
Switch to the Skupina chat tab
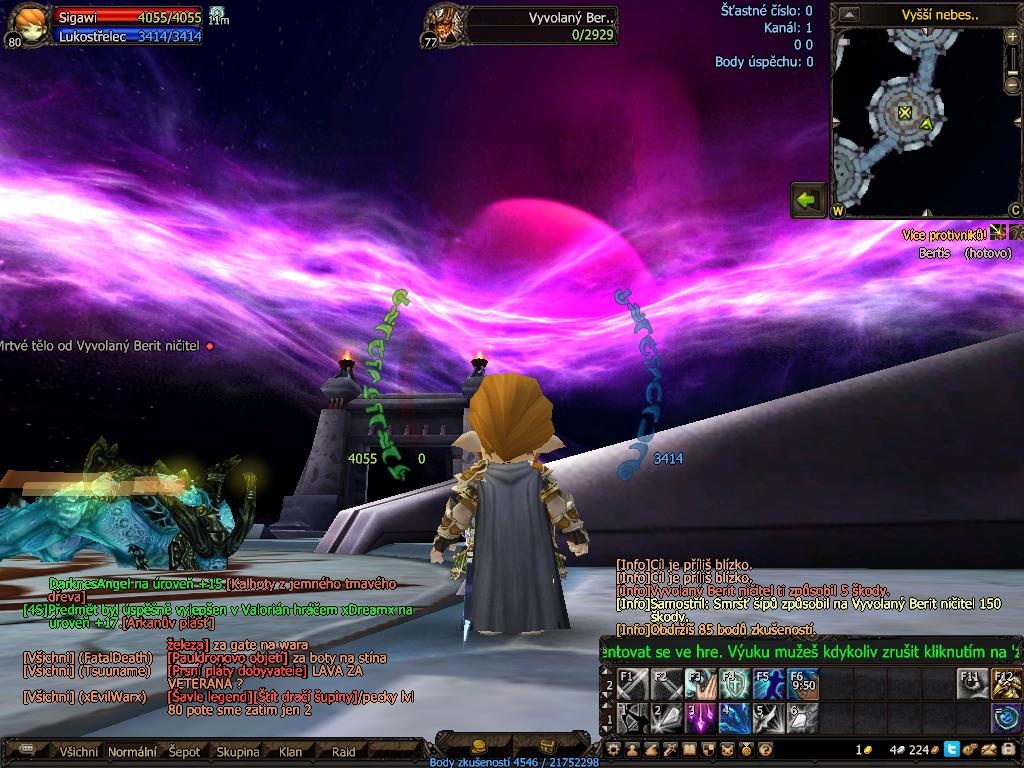(238, 752)
